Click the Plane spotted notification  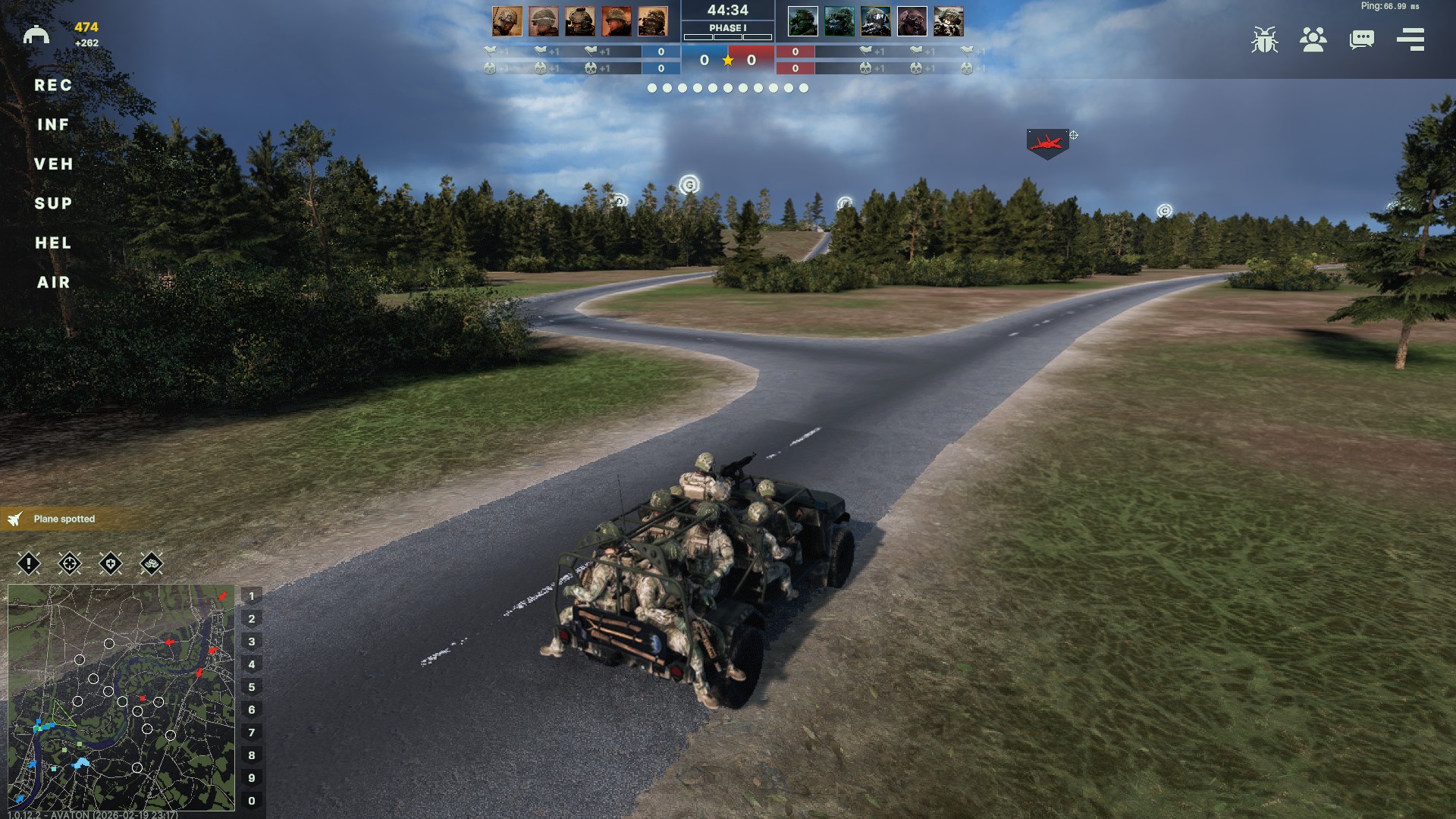click(64, 519)
